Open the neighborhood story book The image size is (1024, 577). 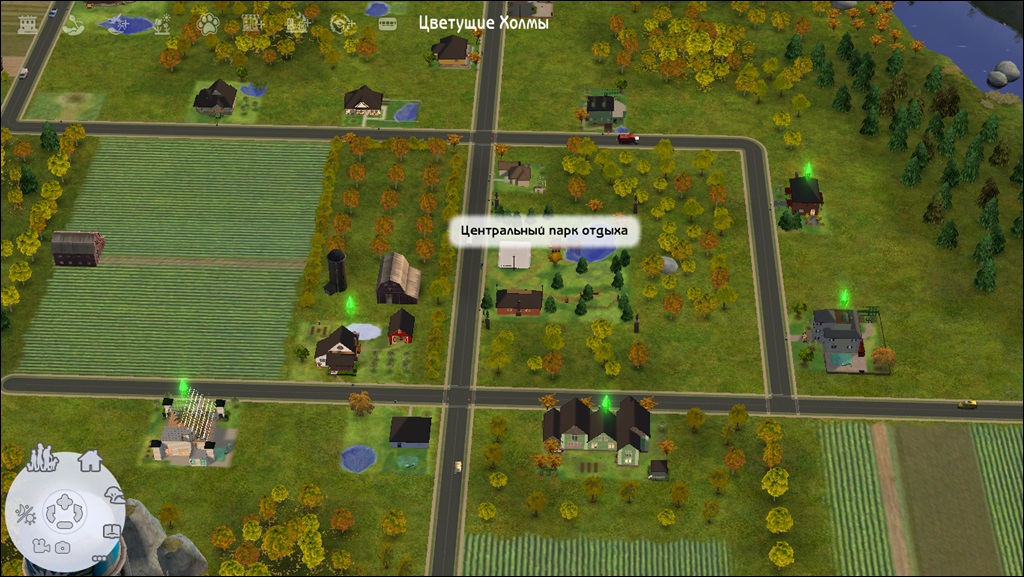point(112,531)
